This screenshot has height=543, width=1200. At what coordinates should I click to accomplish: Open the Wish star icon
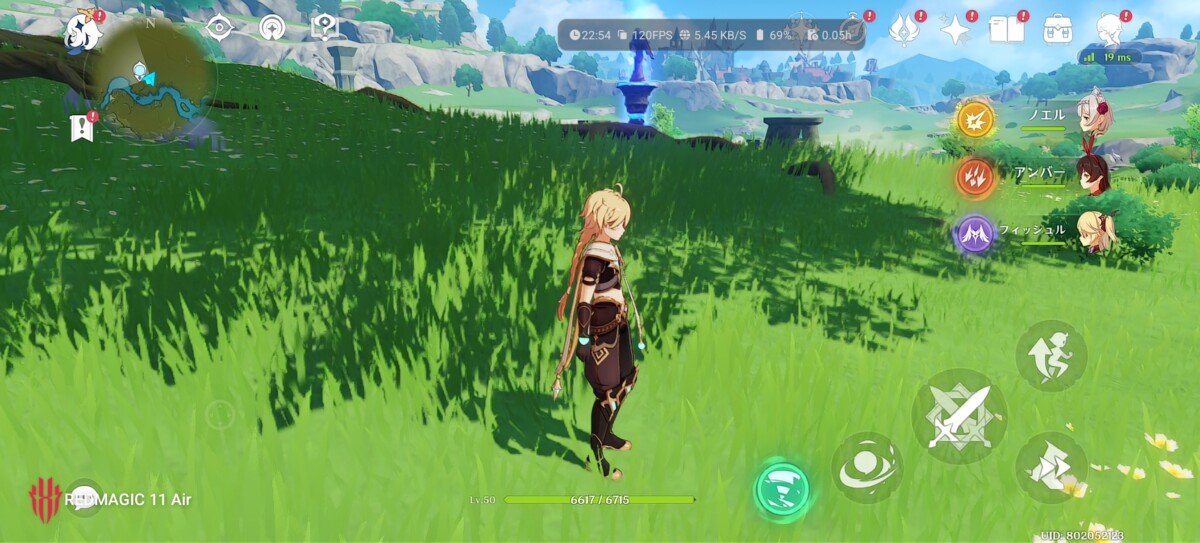(x=956, y=29)
